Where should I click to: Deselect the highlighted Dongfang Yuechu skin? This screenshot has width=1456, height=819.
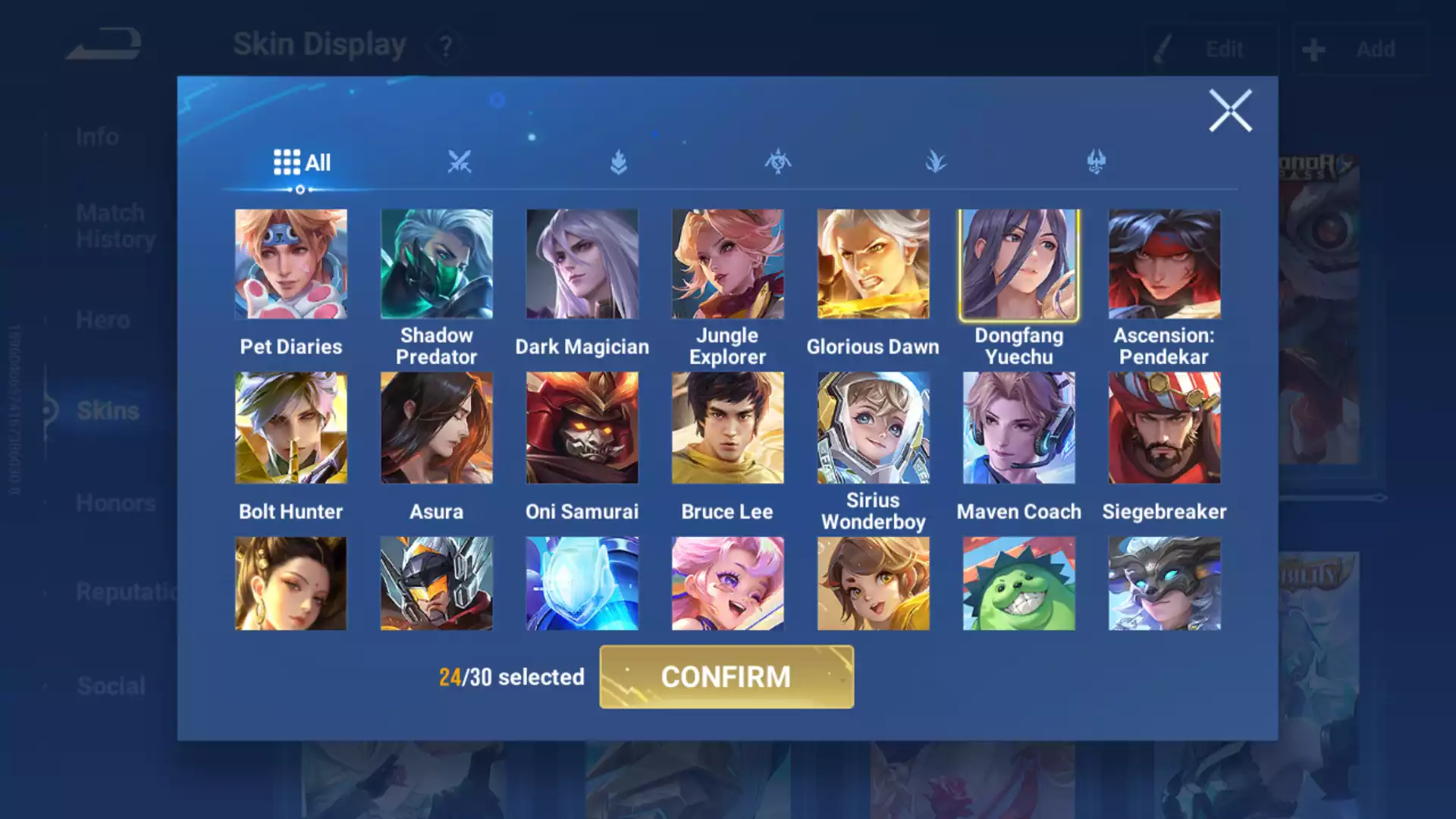coord(1018,264)
